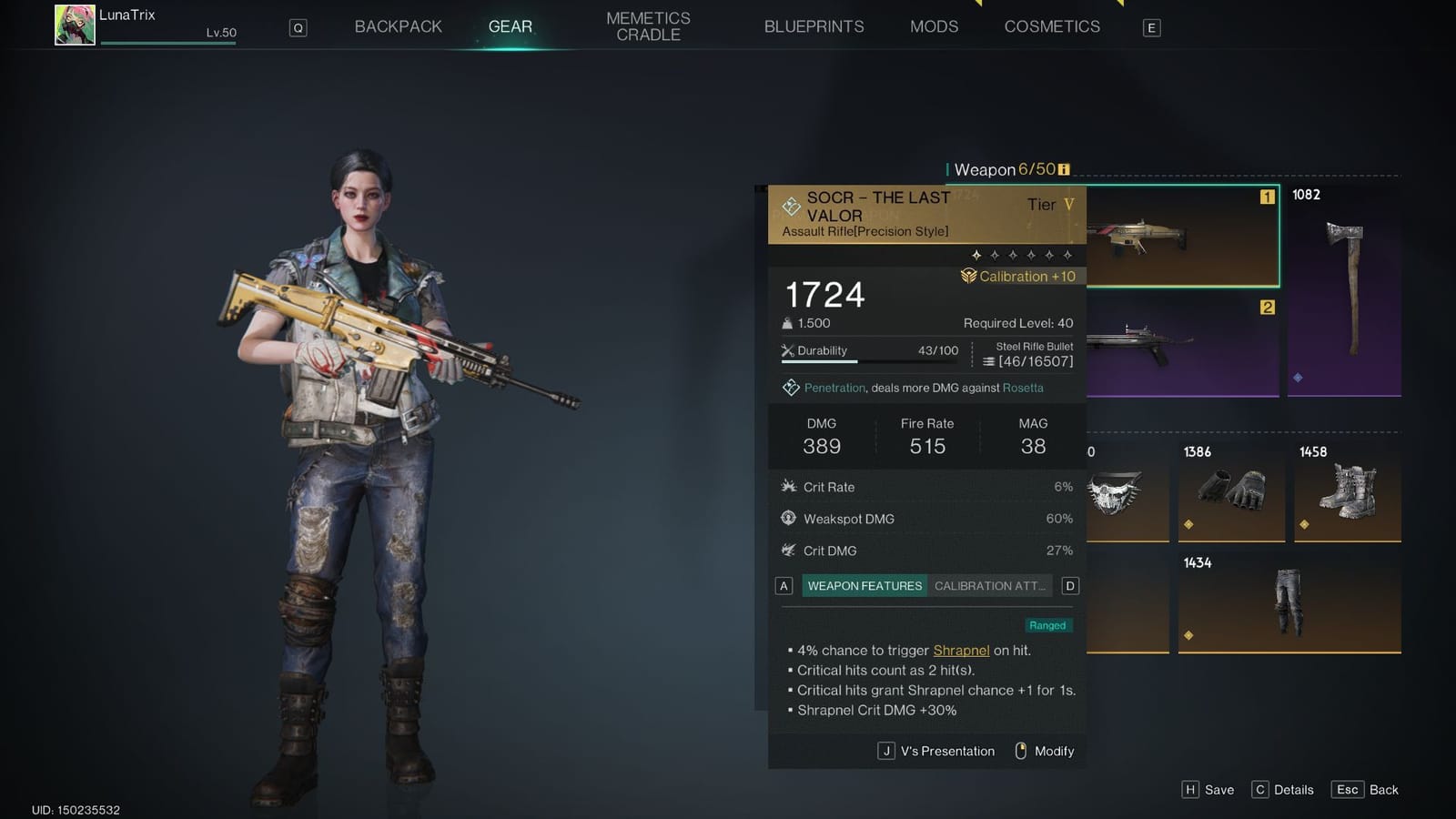Click the Steel Rifle Bullet ammo icon
Viewport: 1456px width, 819px height.
(x=989, y=361)
